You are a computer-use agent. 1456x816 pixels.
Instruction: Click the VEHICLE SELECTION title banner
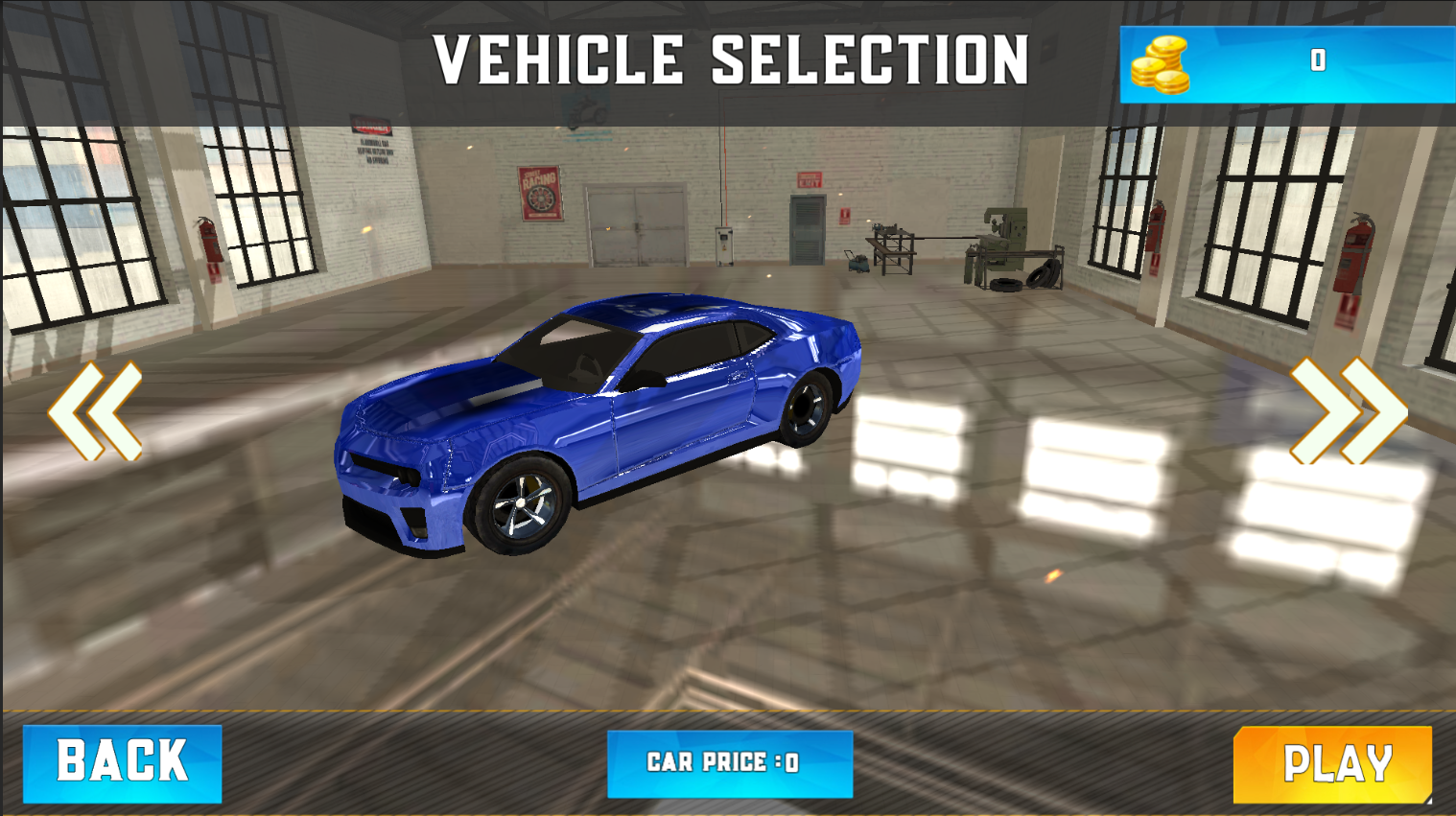[x=731, y=58]
